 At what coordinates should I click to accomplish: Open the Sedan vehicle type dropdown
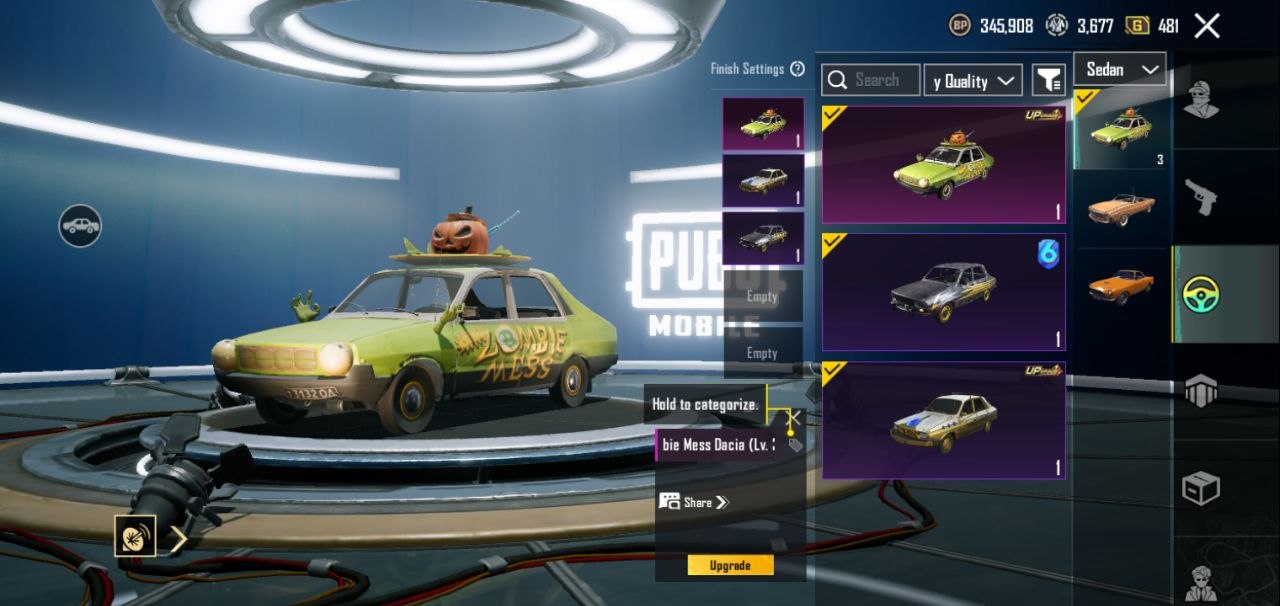tap(1119, 69)
